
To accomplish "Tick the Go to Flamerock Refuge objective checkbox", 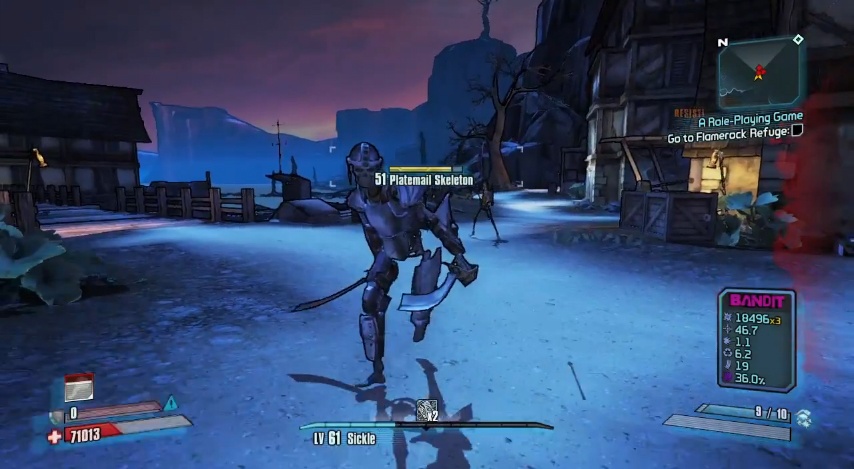I will (797, 130).
